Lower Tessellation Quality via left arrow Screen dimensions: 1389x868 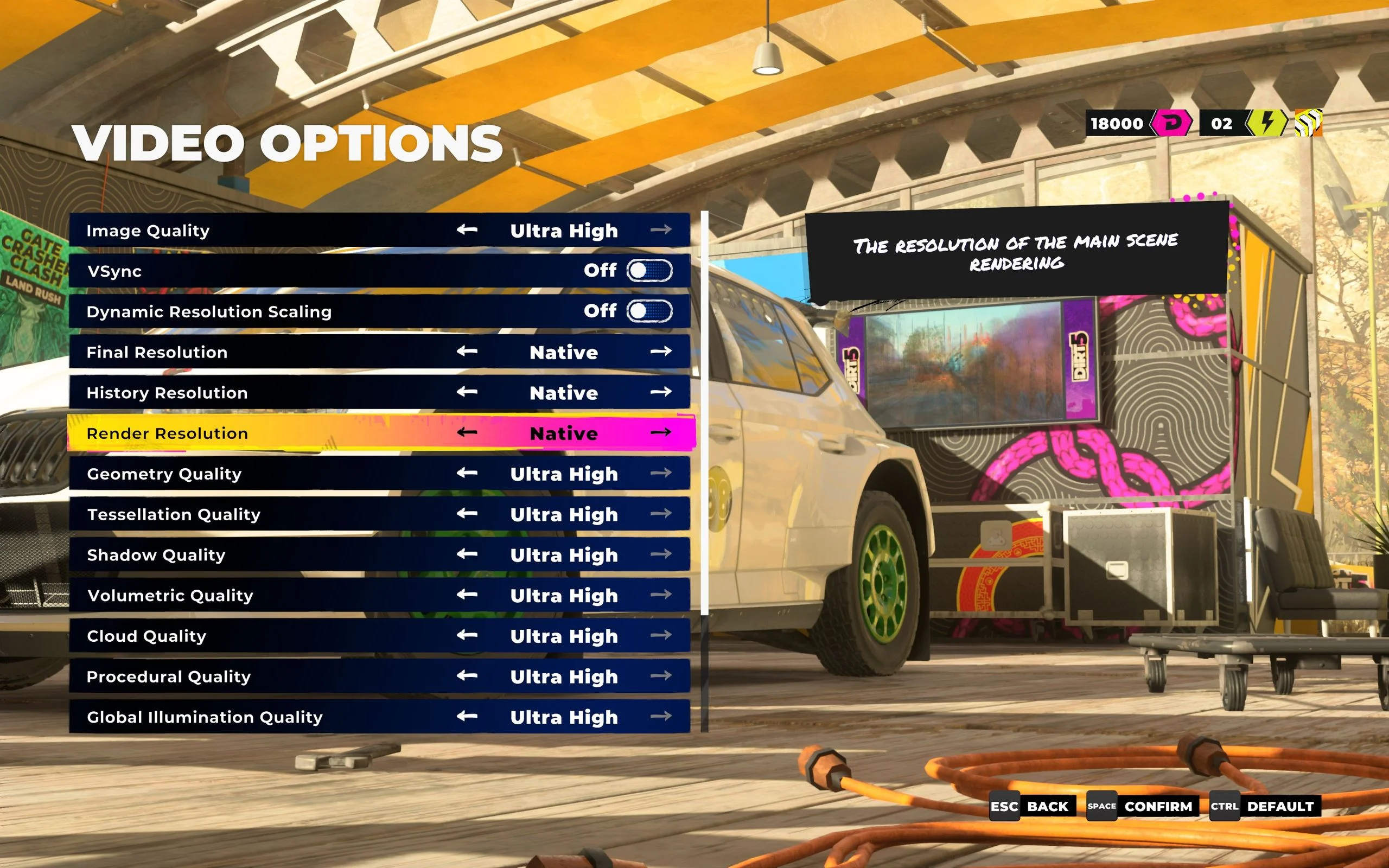tap(467, 514)
